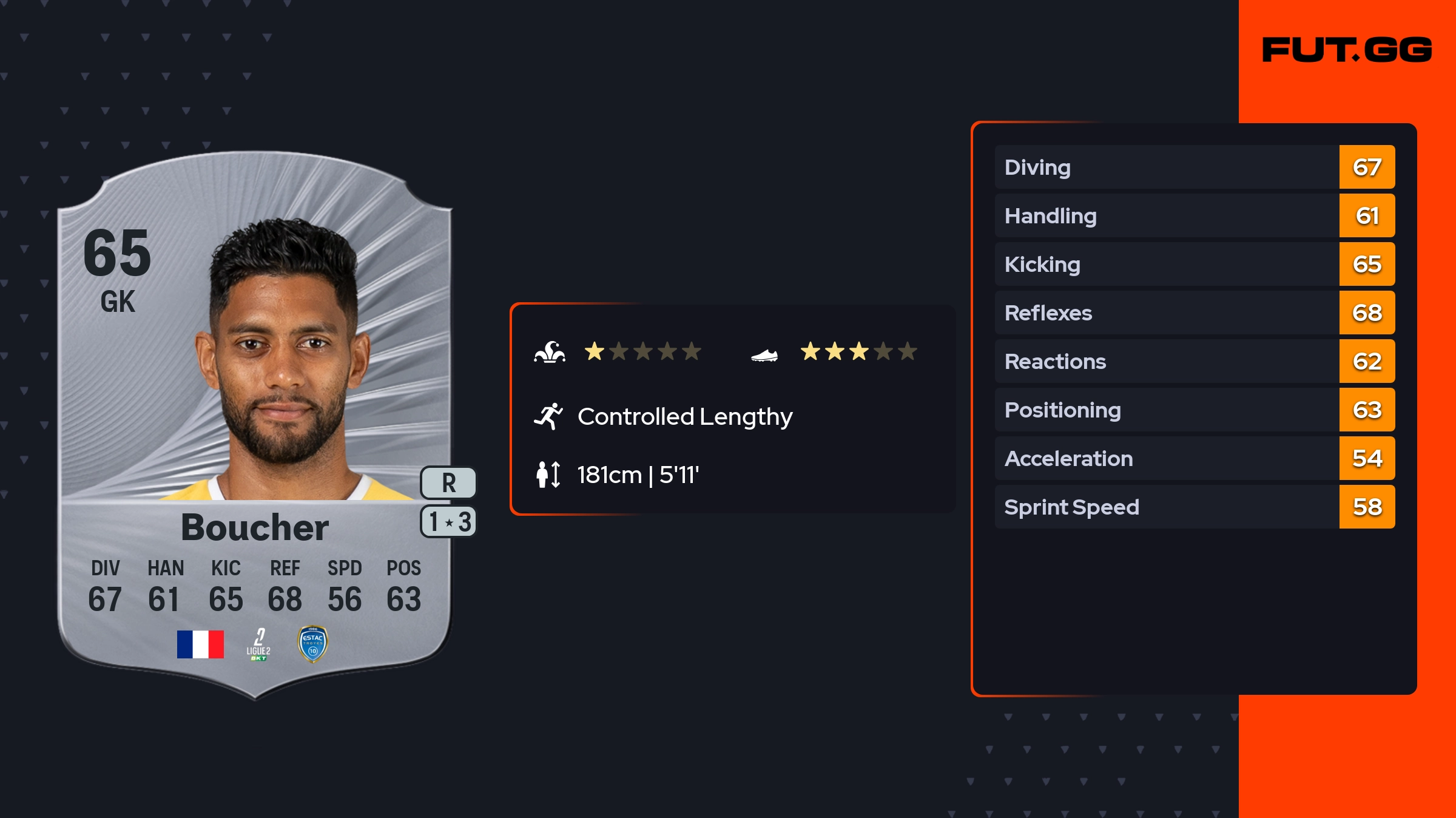Viewport: 1456px width, 818px height.
Task: Click the Acceleration stat row
Action: pos(1194,458)
